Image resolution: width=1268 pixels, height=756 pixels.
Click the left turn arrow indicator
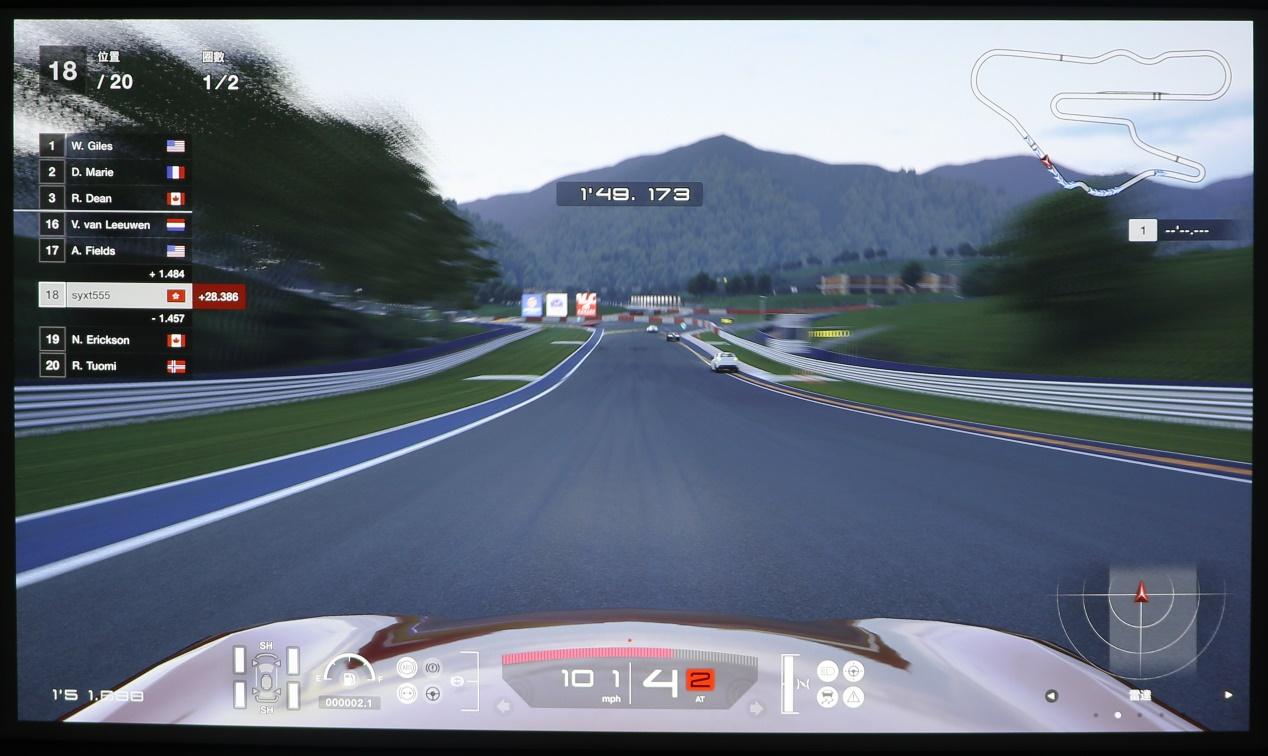click(503, 707)
